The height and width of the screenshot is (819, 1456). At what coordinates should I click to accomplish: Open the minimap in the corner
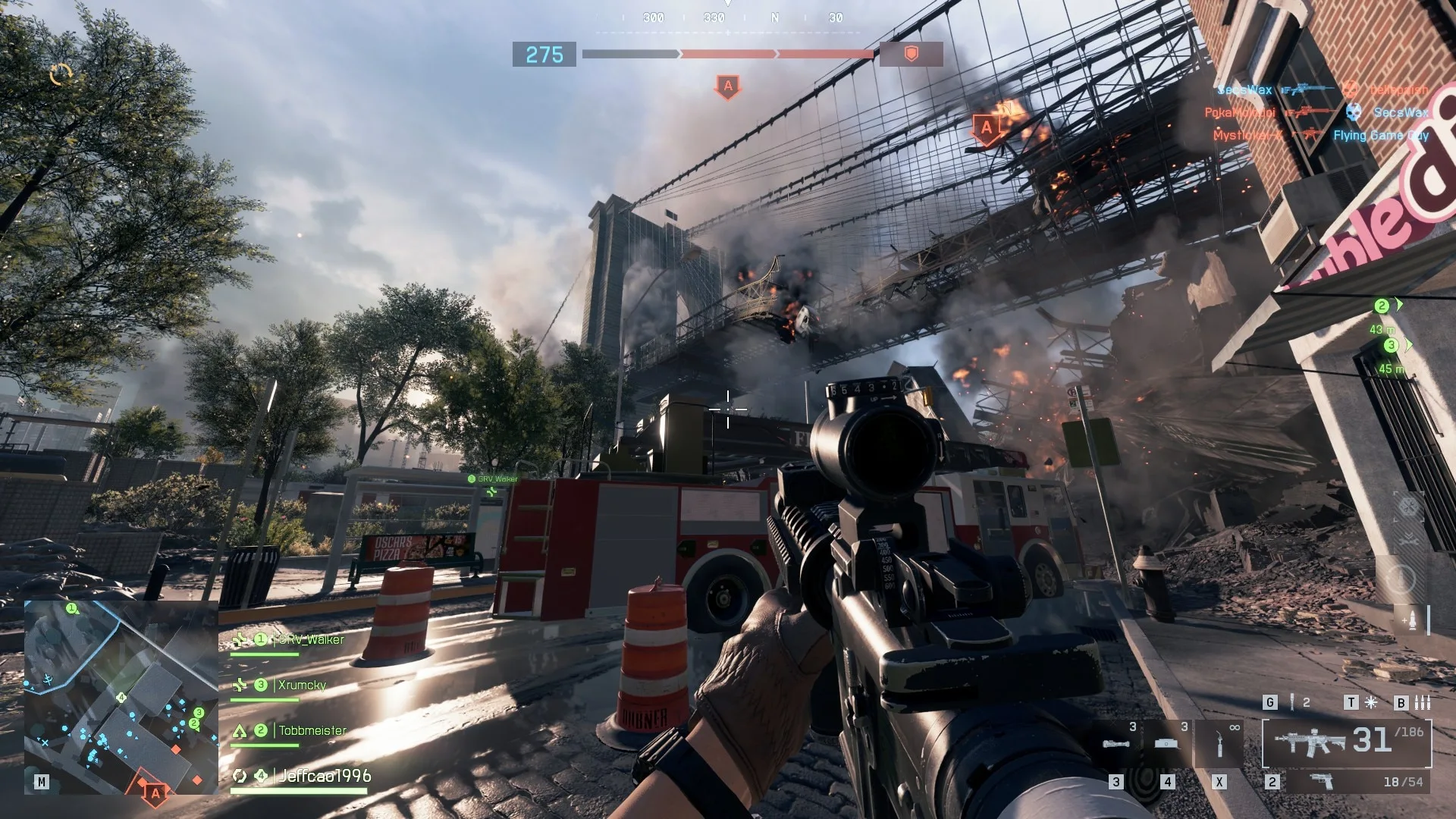[121, 696]
